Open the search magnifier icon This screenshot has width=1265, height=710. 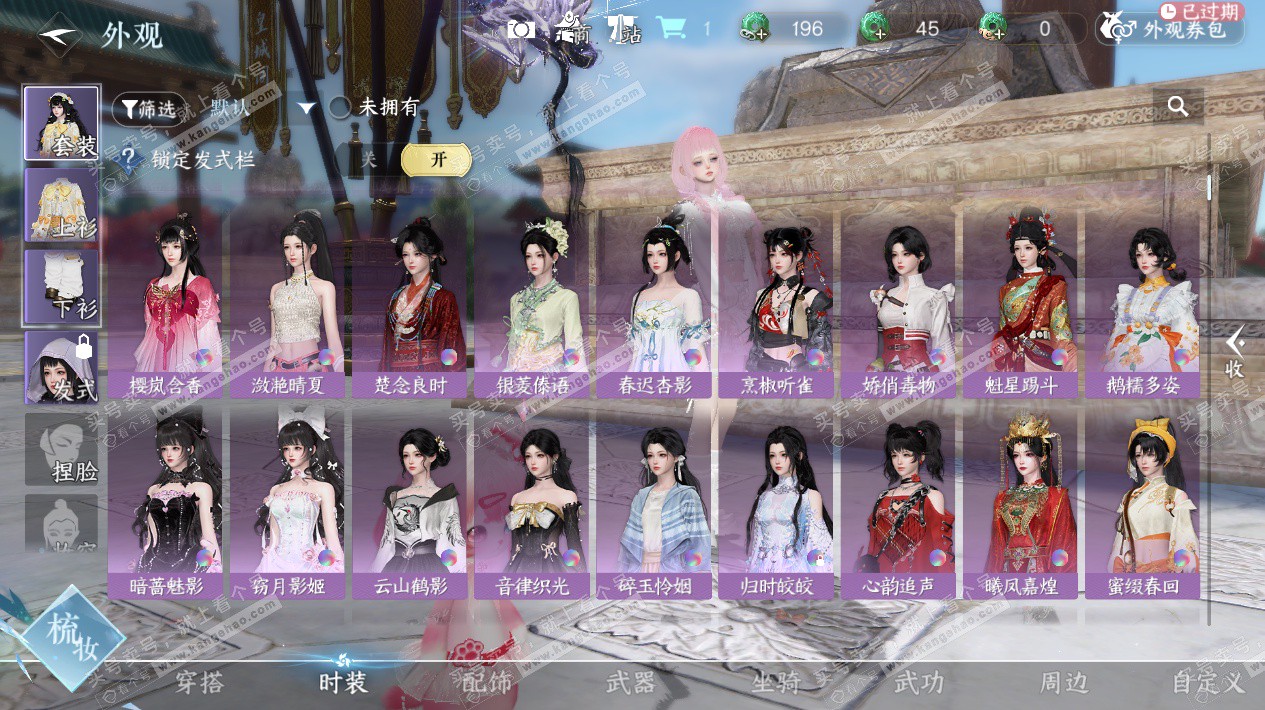1178,106
